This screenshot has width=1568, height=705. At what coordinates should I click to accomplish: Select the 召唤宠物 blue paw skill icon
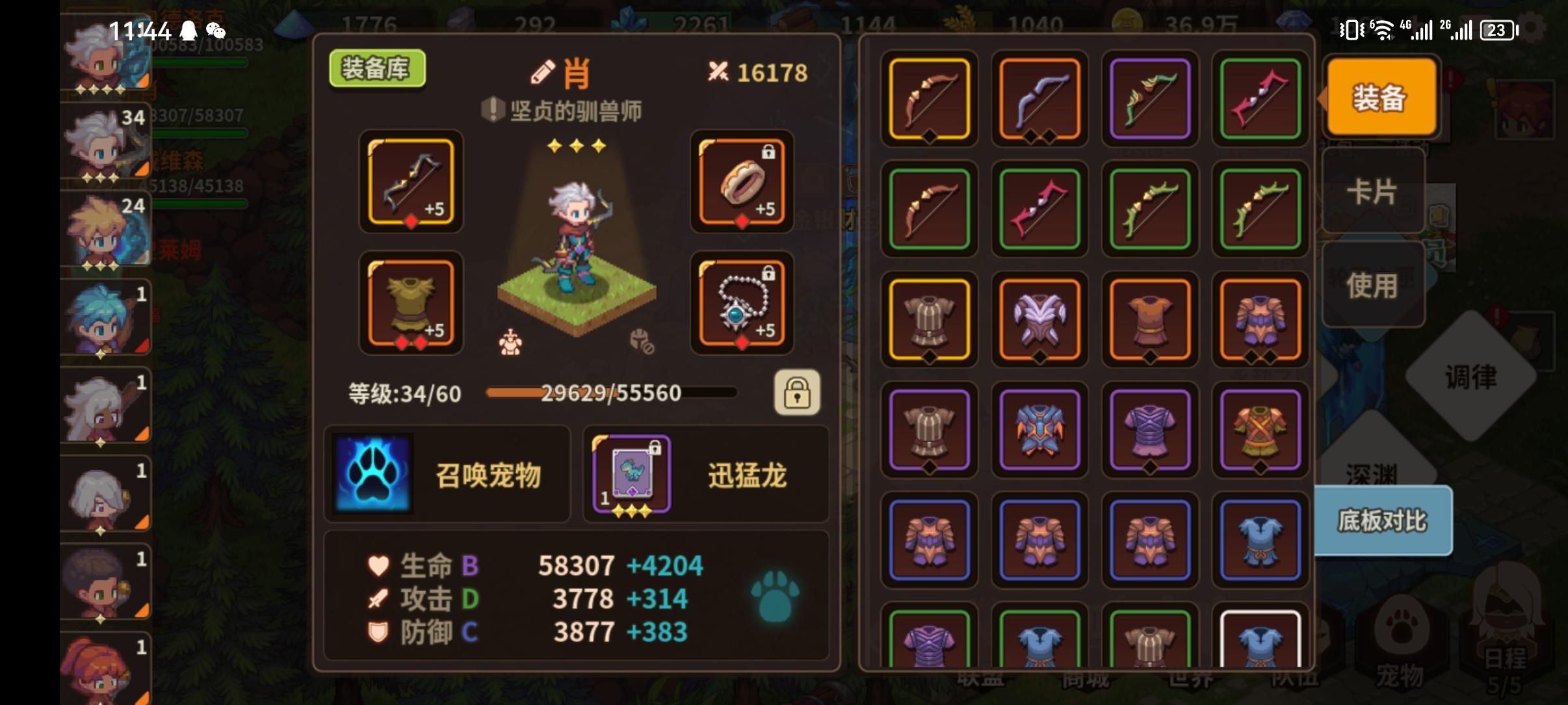click(371, 474)
